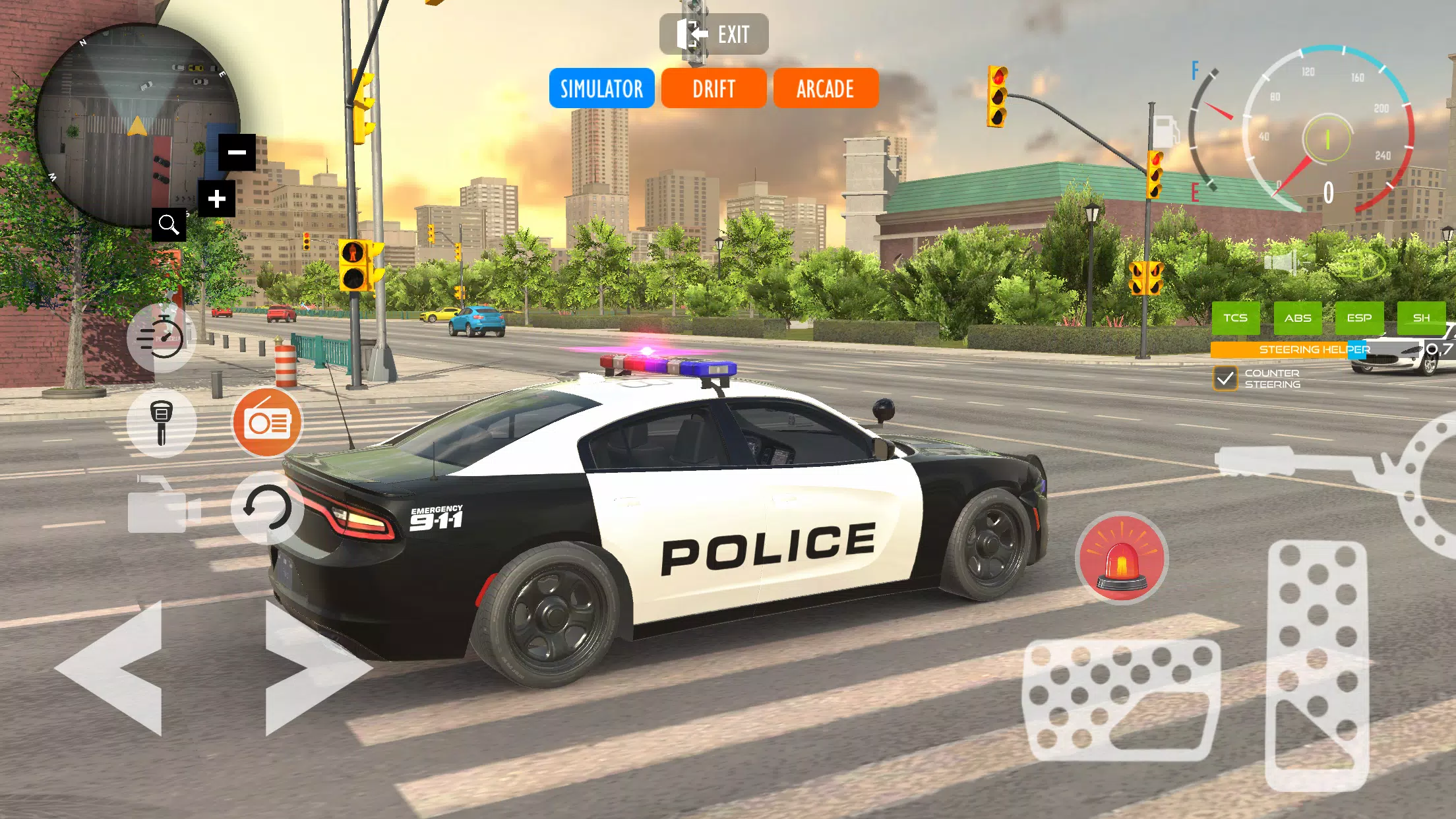Uncheck the Counter Steering checkbox
The width and height of the screenshot is (1456, 819).
1225,379
